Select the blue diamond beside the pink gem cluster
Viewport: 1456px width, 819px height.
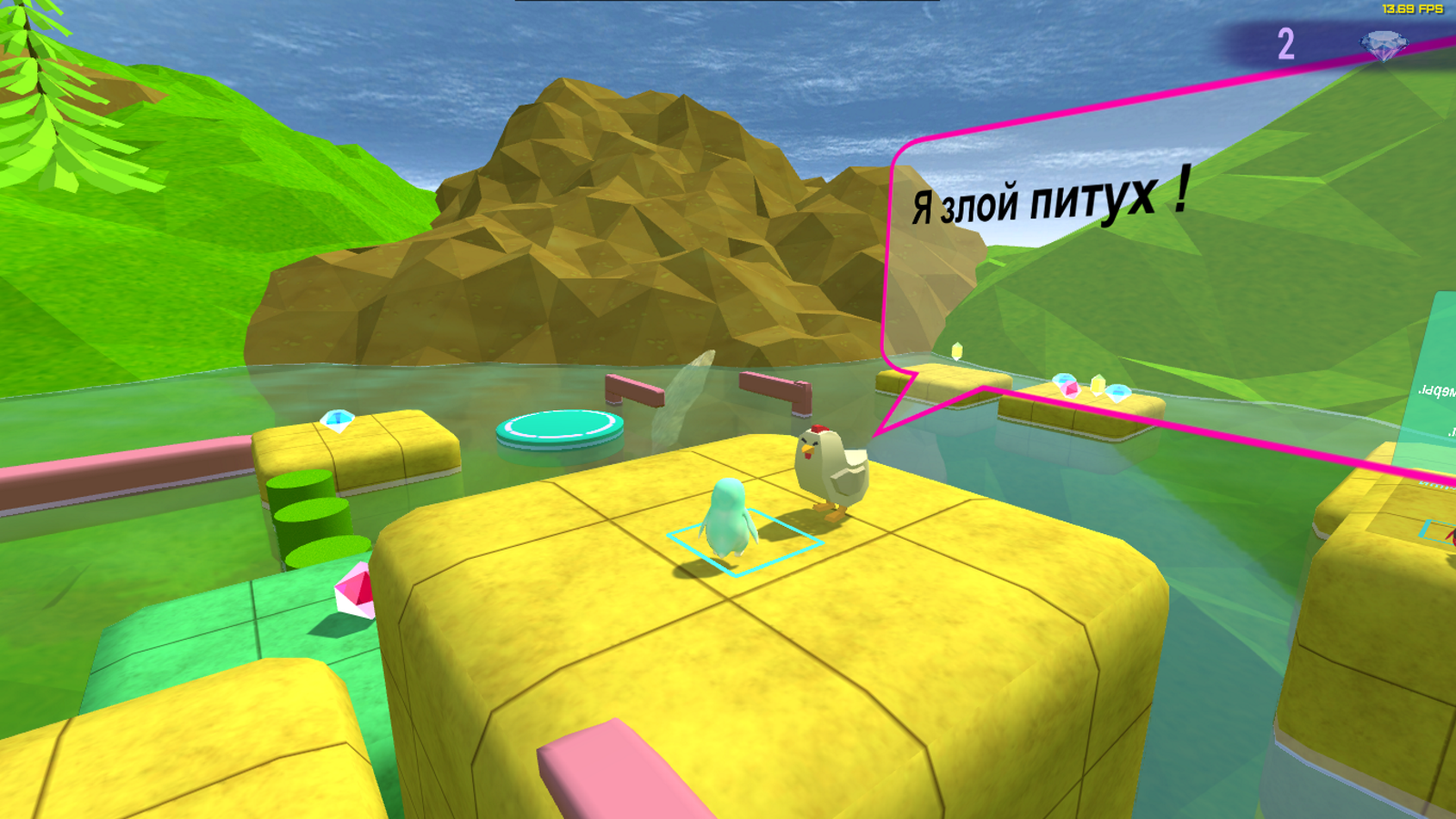1117,392
